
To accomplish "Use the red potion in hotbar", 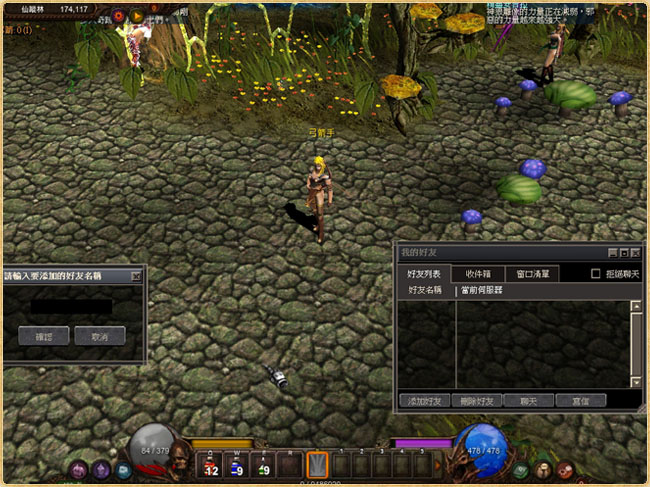I will (x=211, y=465).
